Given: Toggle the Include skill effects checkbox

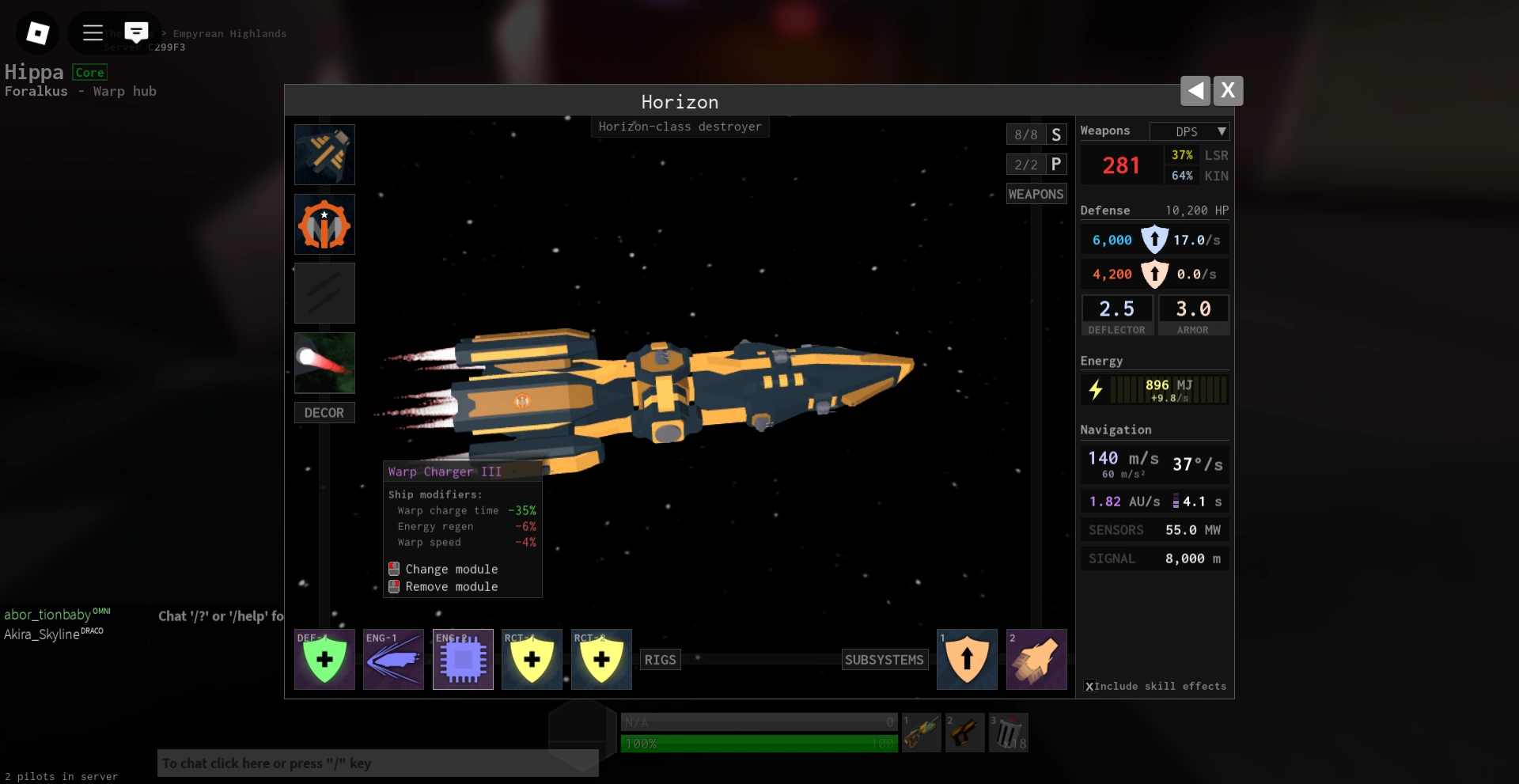Looking at the screenshot, I should 1091,687.
